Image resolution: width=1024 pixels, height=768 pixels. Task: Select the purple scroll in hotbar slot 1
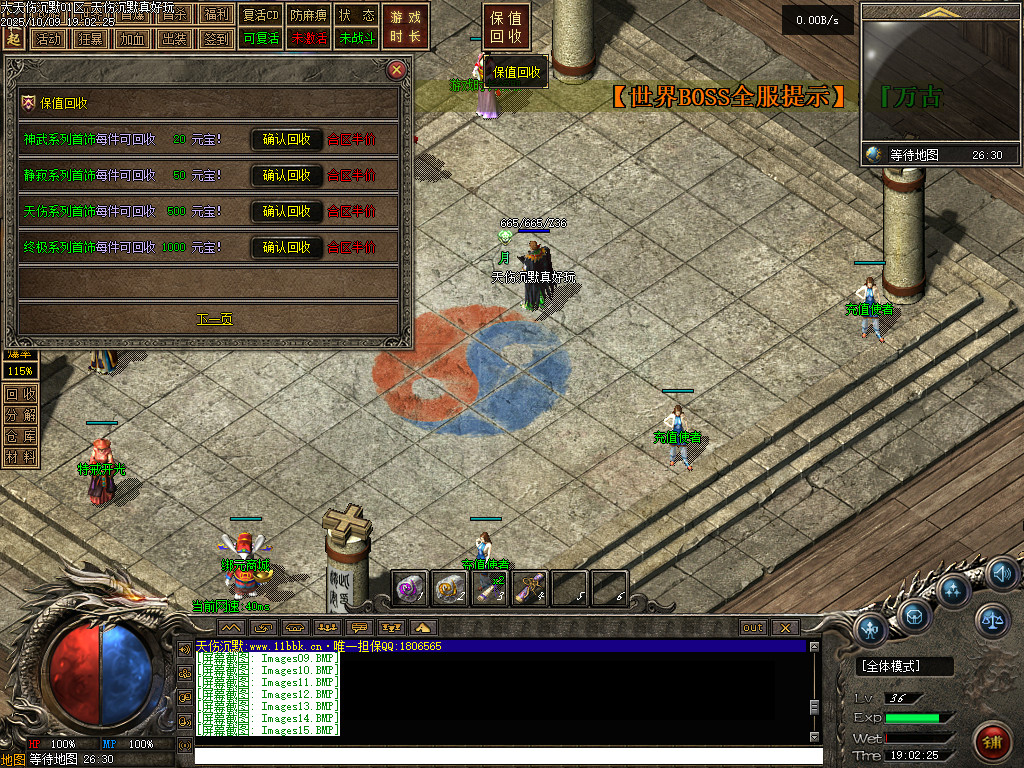410,588
